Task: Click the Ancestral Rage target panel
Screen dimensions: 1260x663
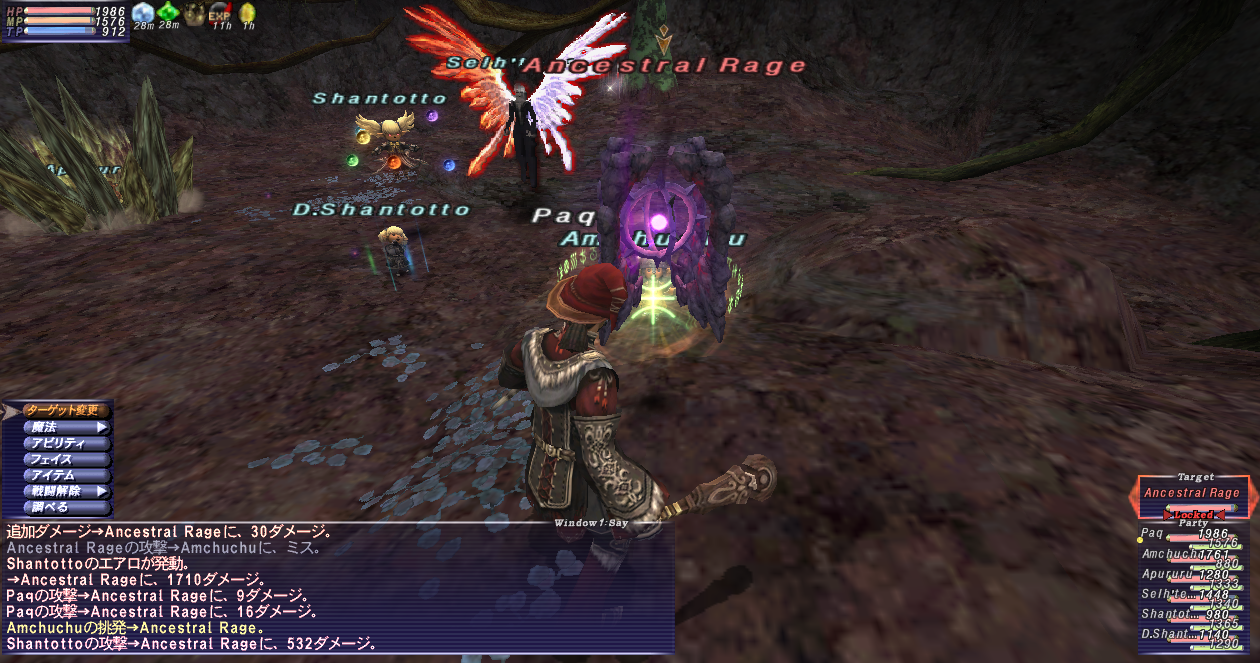Action: coord(1192,493)
